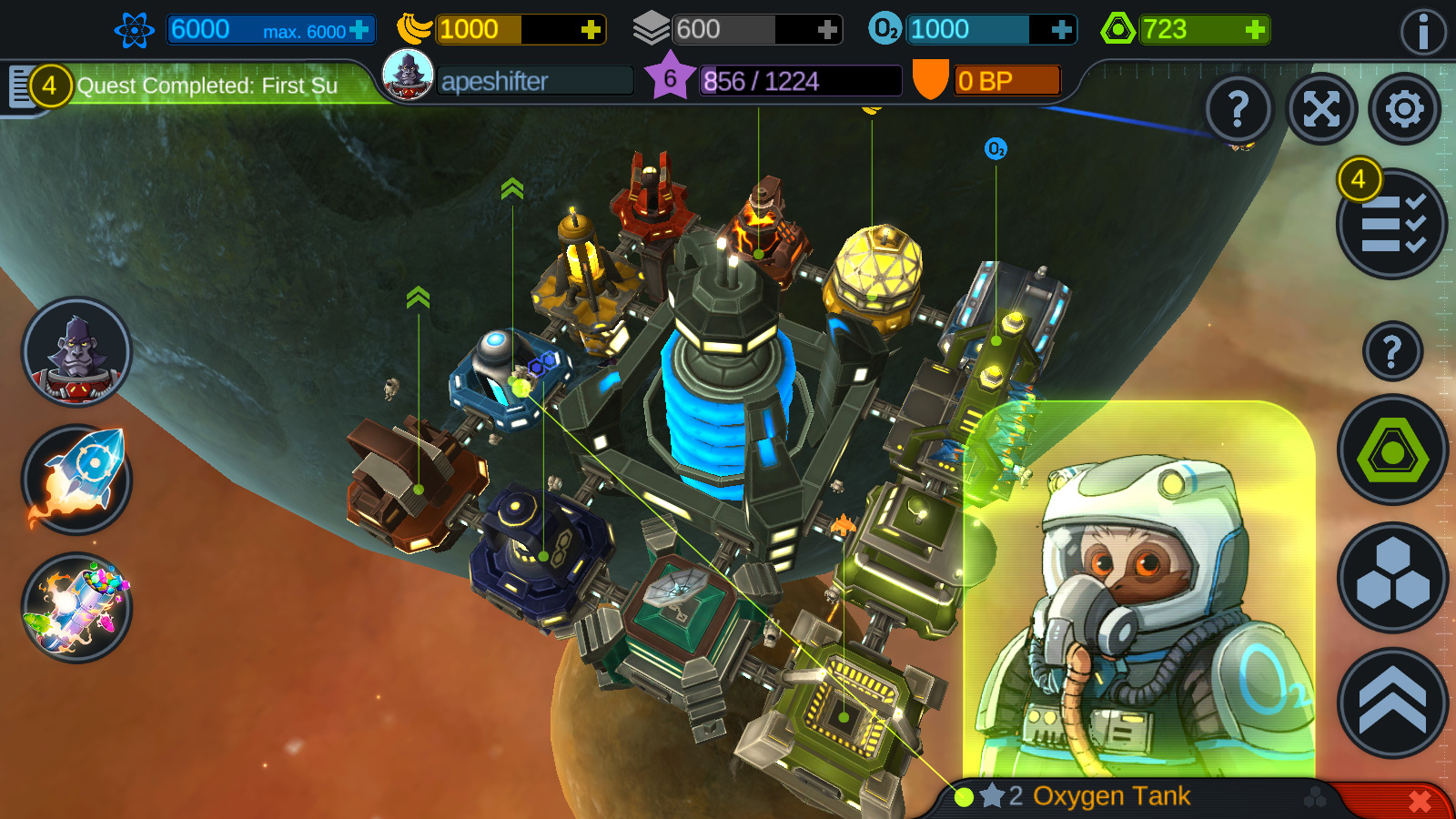The height and width of the screenshot is (819, 1456).
Task: Close the Oxygen Tank panel with red X
Action: tap(1419, 801)
